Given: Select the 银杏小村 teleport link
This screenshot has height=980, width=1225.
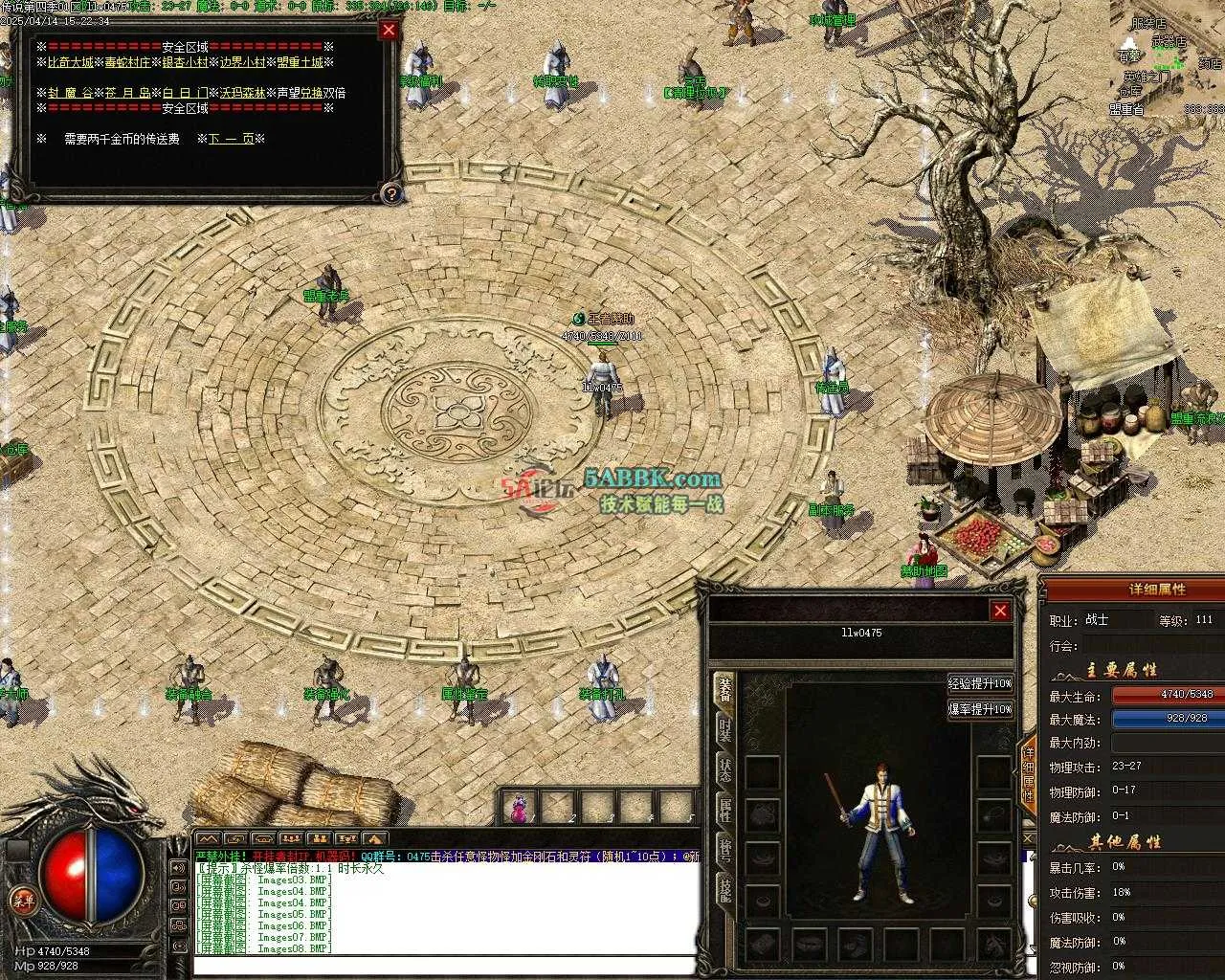Looking at the screenshot, I should pos(184,62).
